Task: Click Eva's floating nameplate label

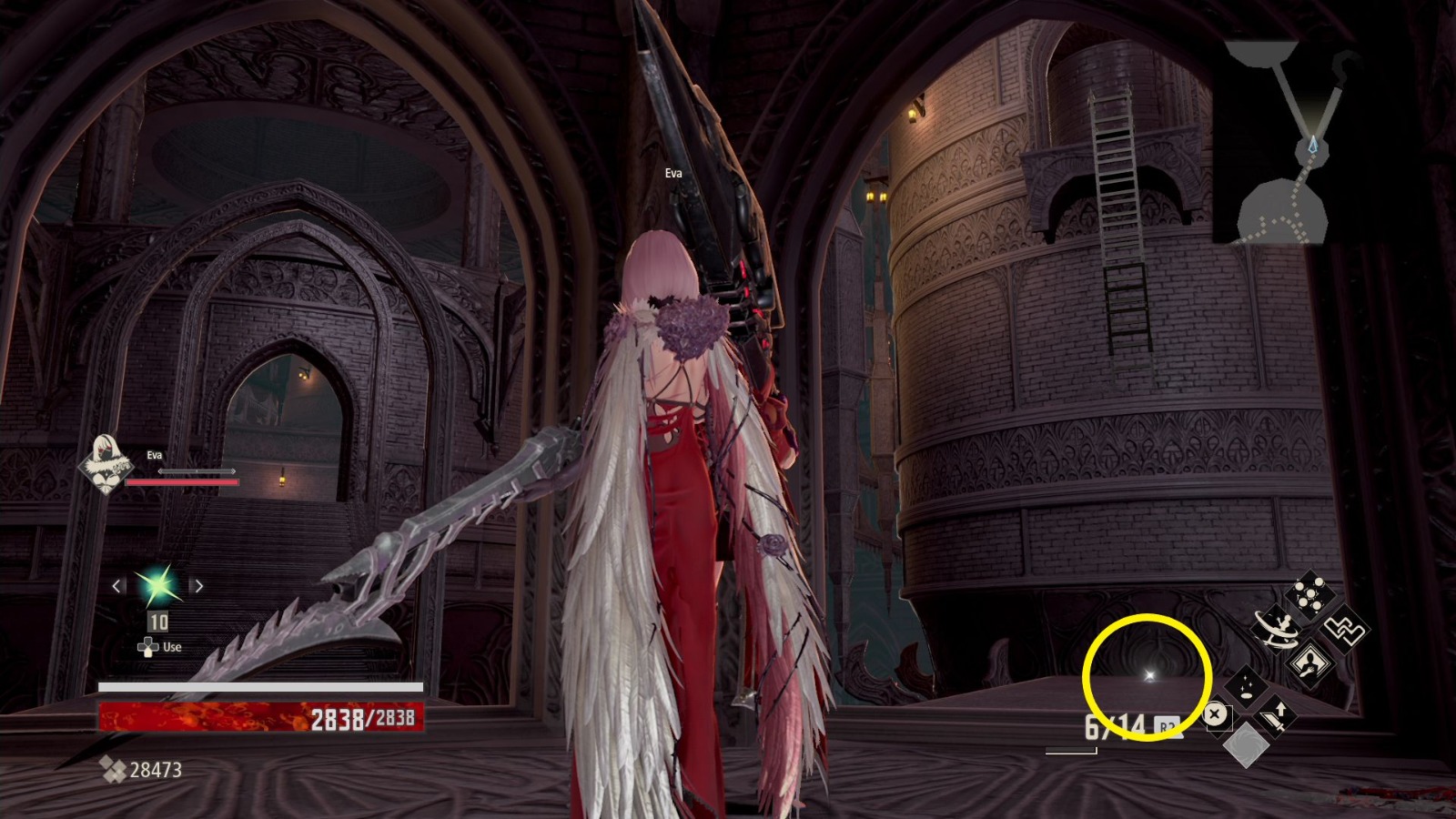Action: click(x=672, y=173)
